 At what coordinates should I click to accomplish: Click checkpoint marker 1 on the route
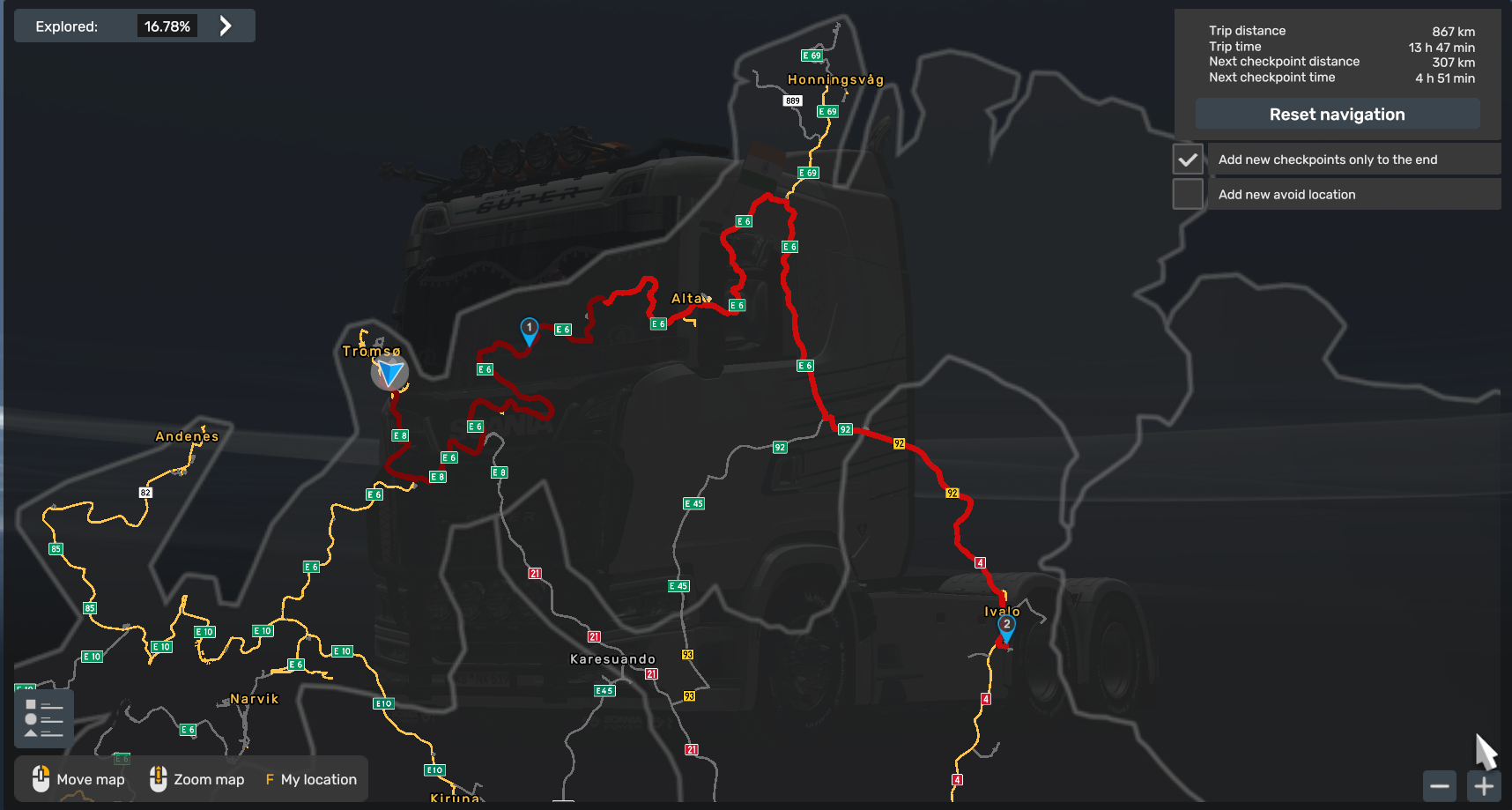(x=529, y=328)
